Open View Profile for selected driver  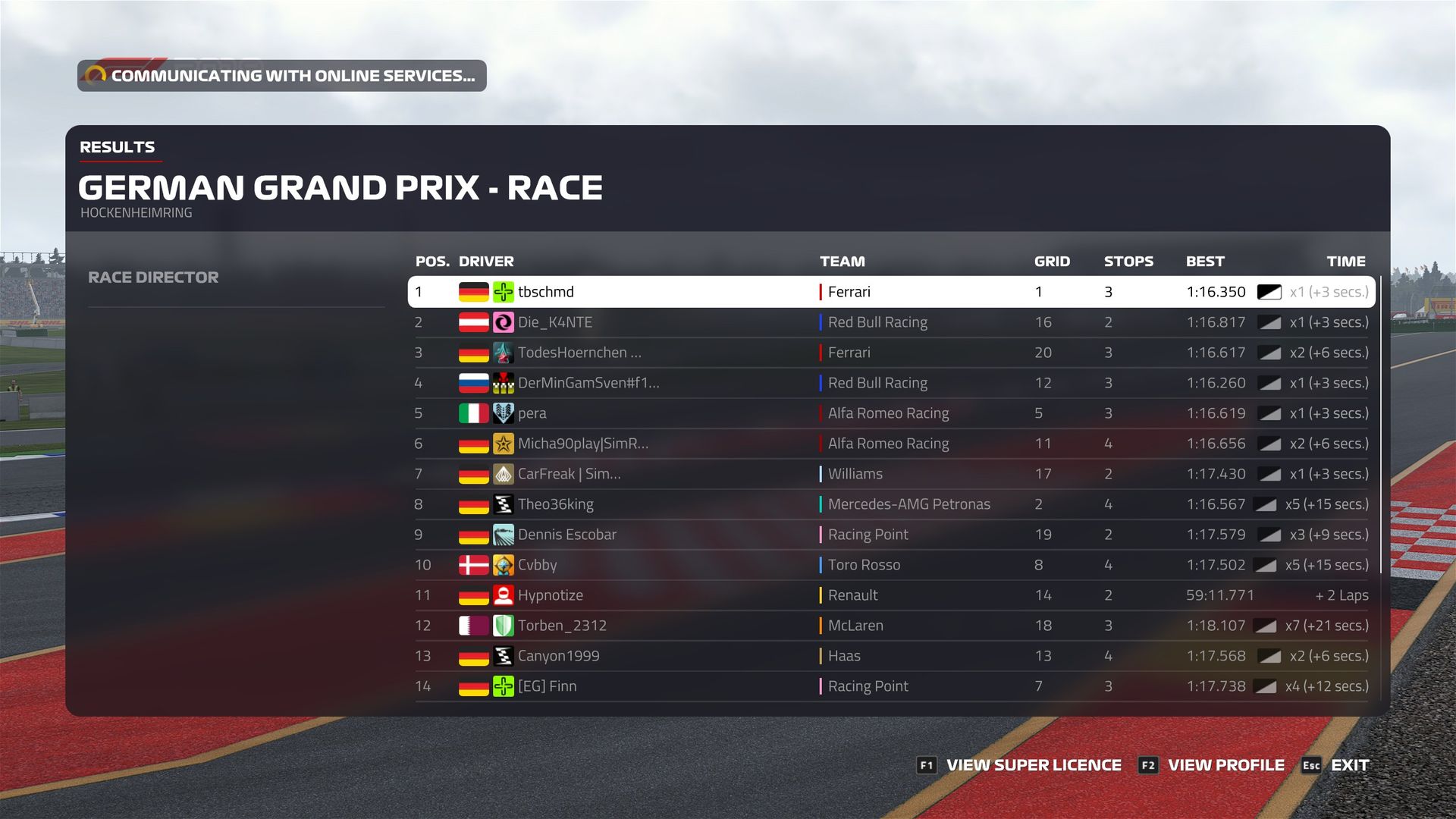click(x=1212, y=765)
